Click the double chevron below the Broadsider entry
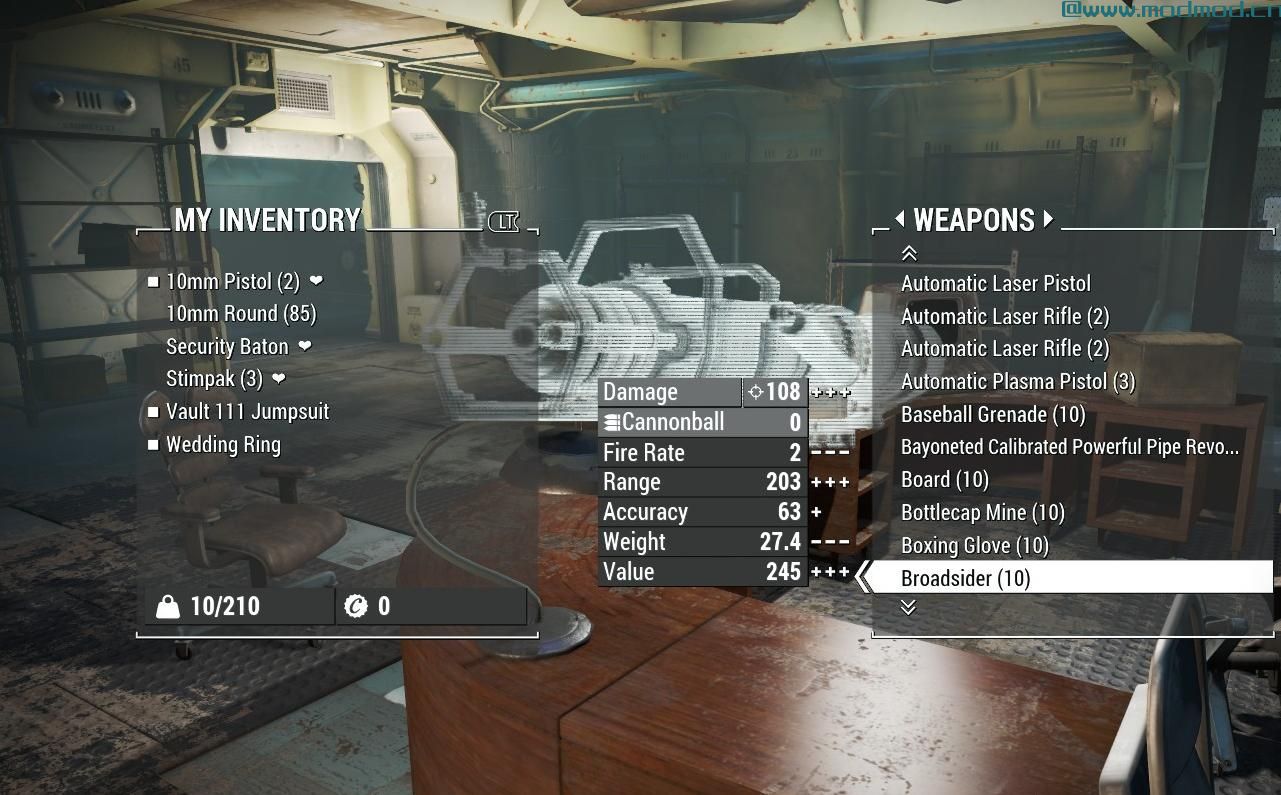This screenshot has width=1281, height=795. click(909, 606)
